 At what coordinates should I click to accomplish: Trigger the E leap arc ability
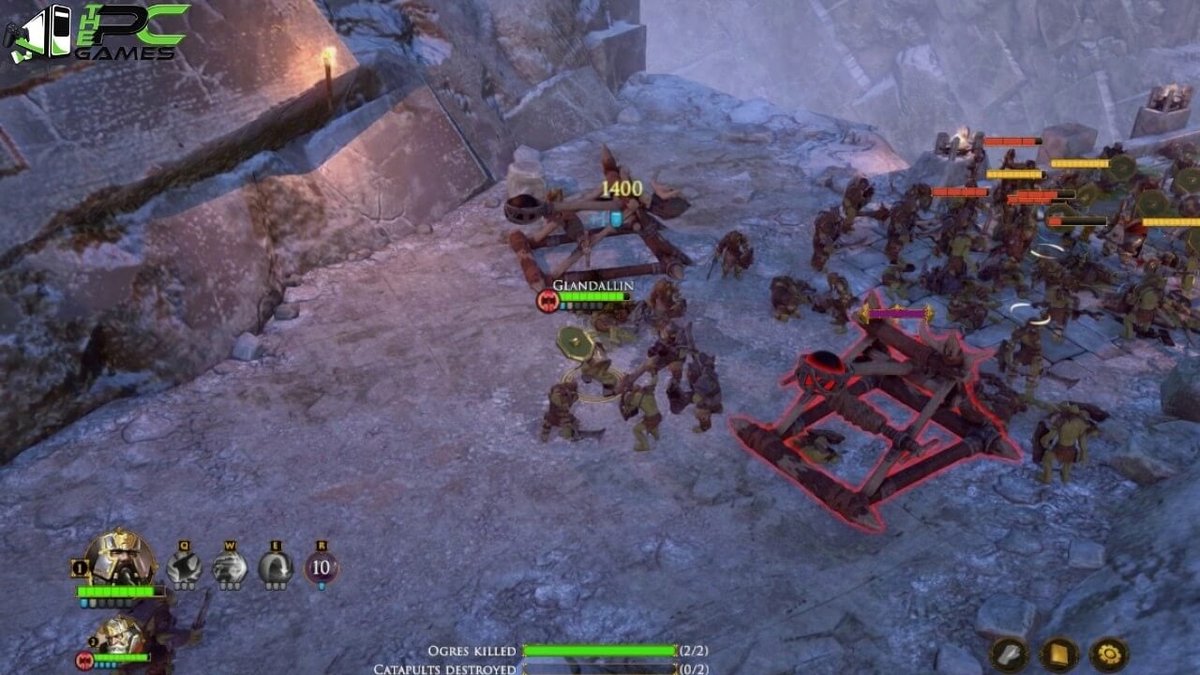[275, 568]
